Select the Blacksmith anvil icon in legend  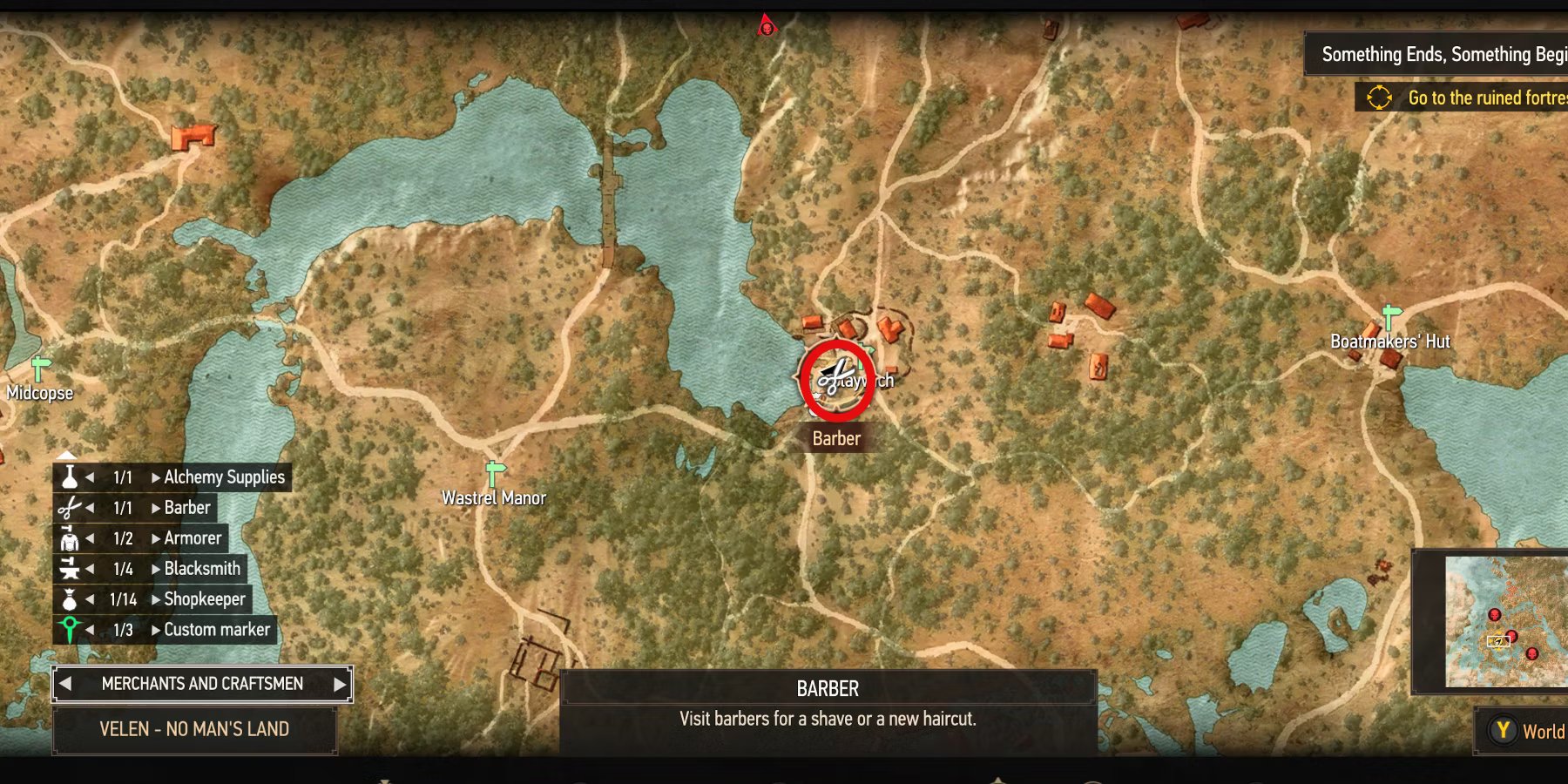point(70,568)
